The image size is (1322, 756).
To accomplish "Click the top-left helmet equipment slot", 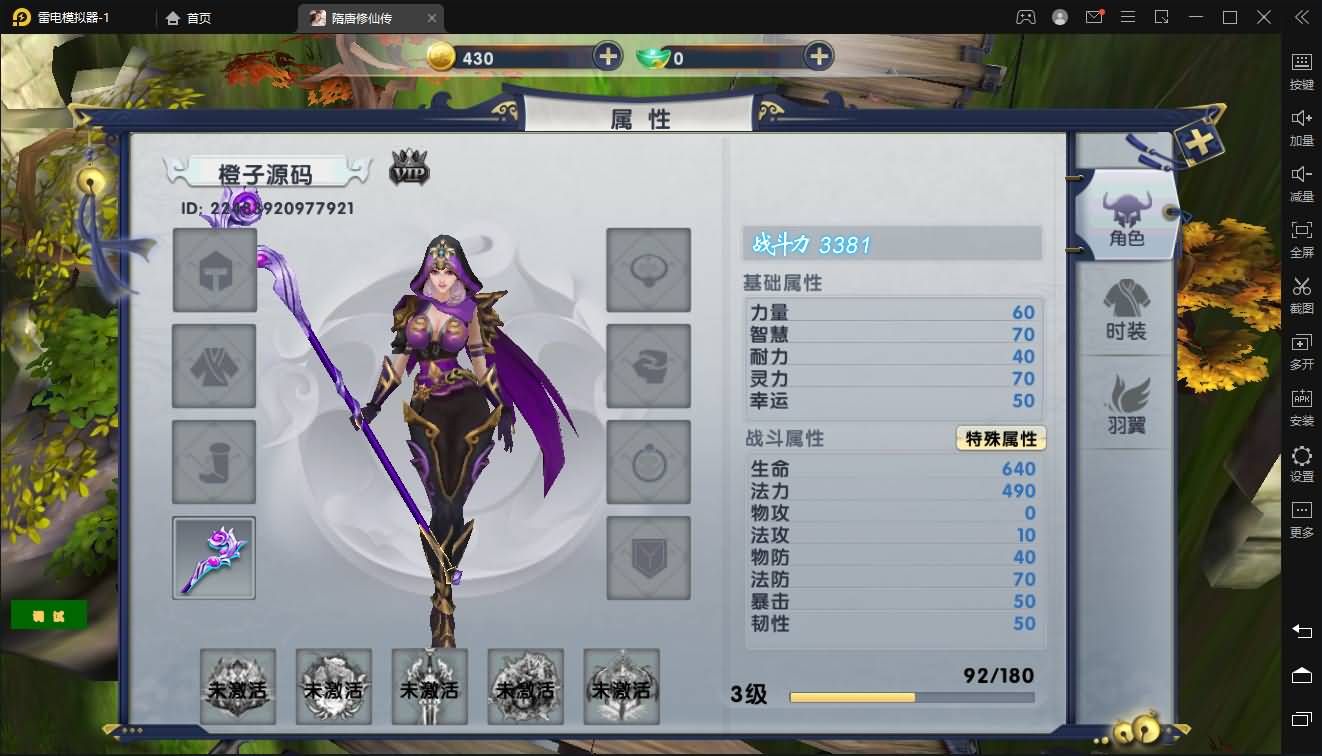I will pyautogui.click(x=213, y=269).
